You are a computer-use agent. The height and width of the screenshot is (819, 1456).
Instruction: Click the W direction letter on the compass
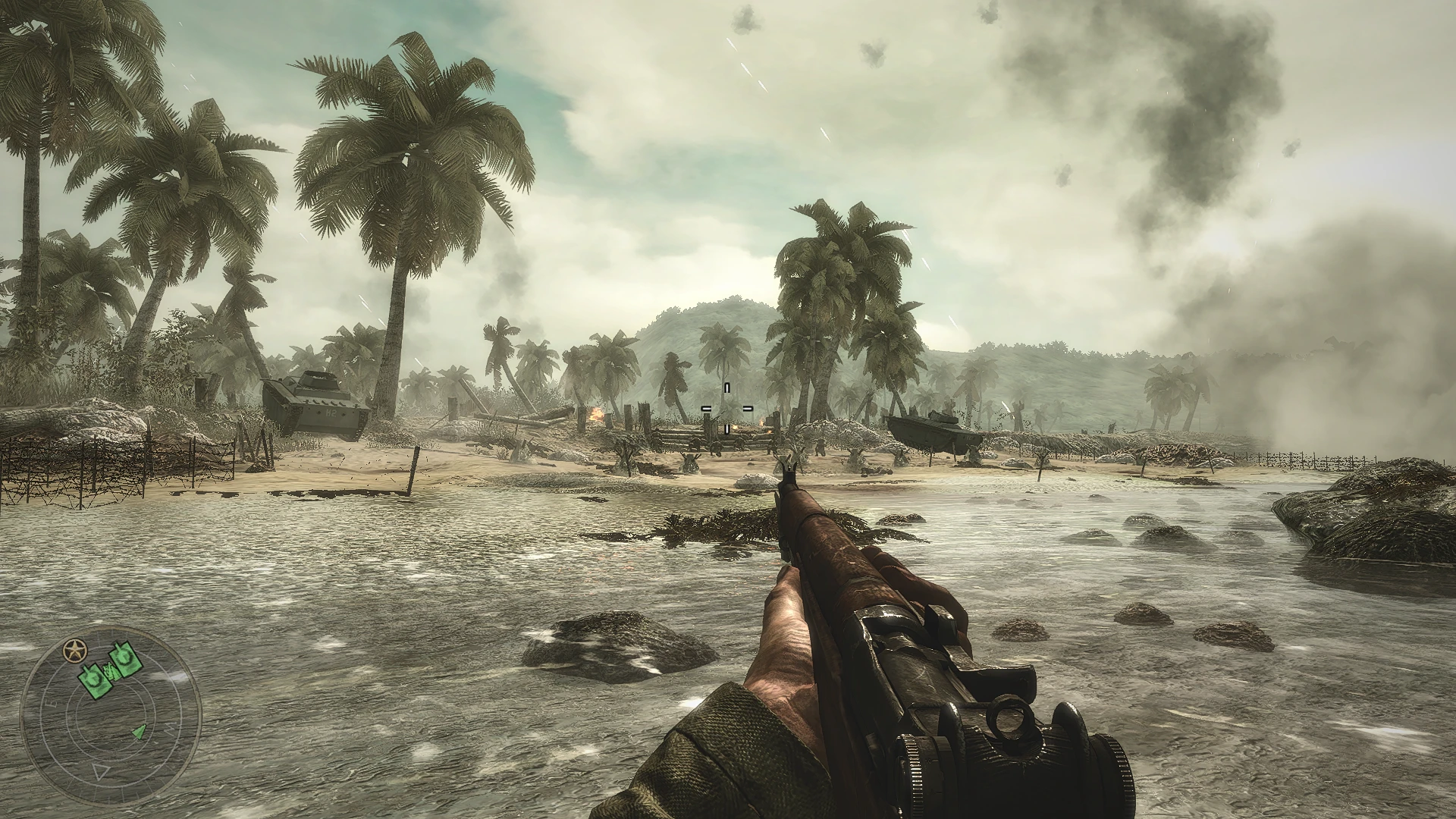point(171,728)
